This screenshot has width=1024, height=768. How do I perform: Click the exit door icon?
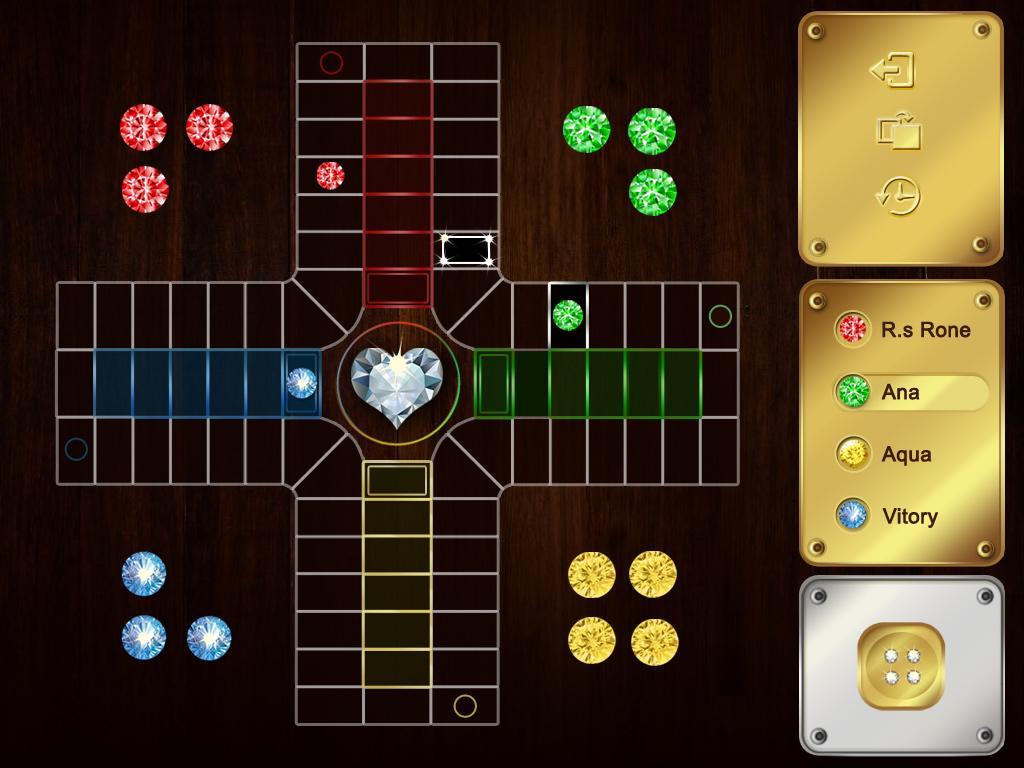tap(893, 70)
